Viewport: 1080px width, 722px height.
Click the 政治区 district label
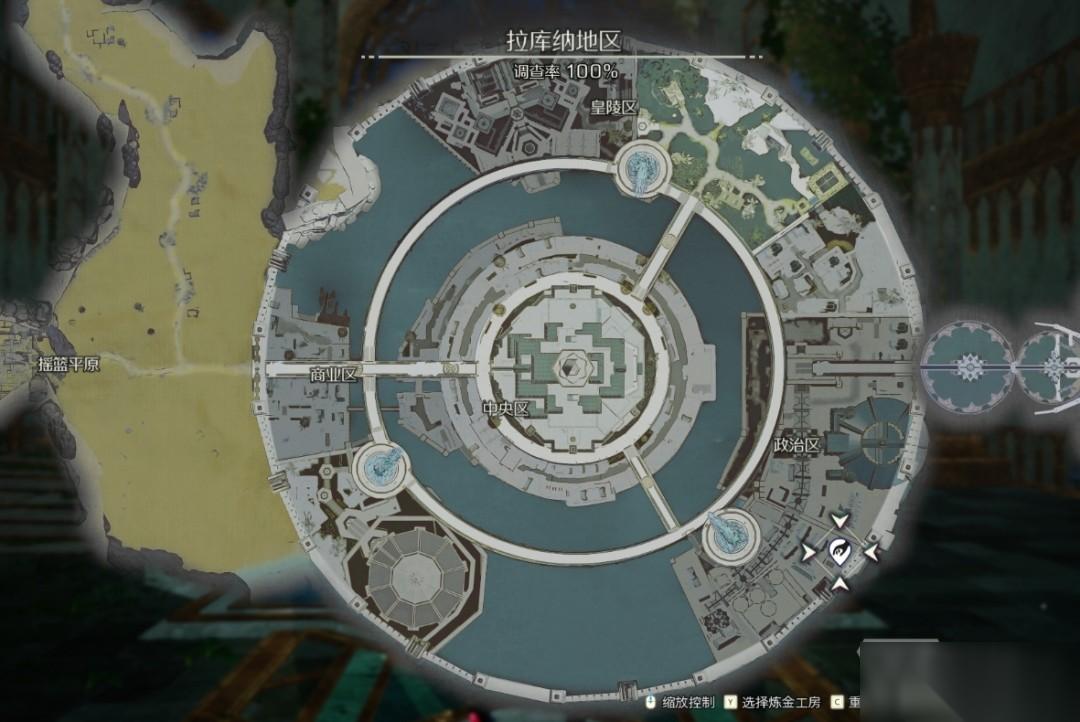[797, 446]
